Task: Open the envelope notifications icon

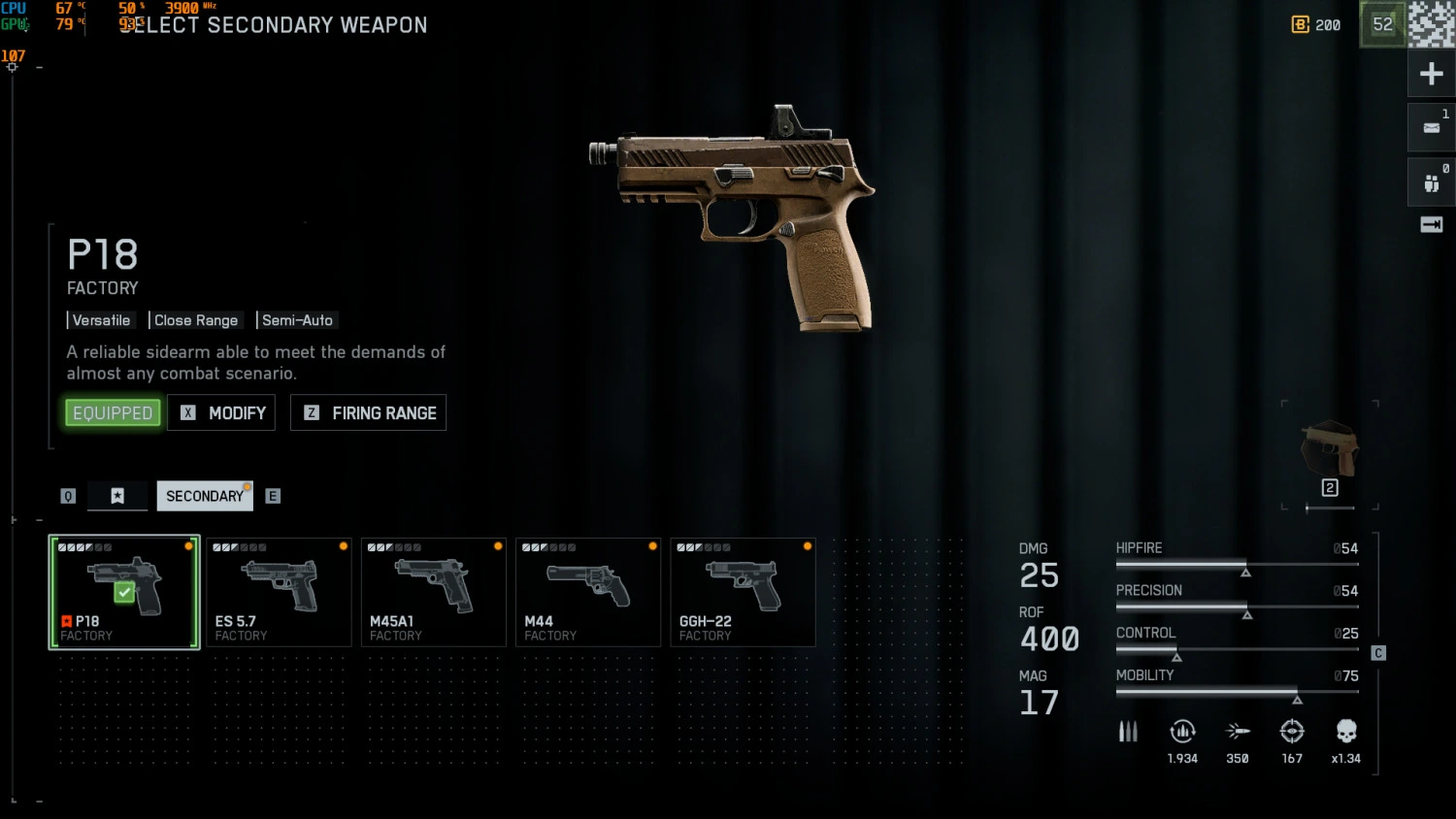Action: 1431,127
